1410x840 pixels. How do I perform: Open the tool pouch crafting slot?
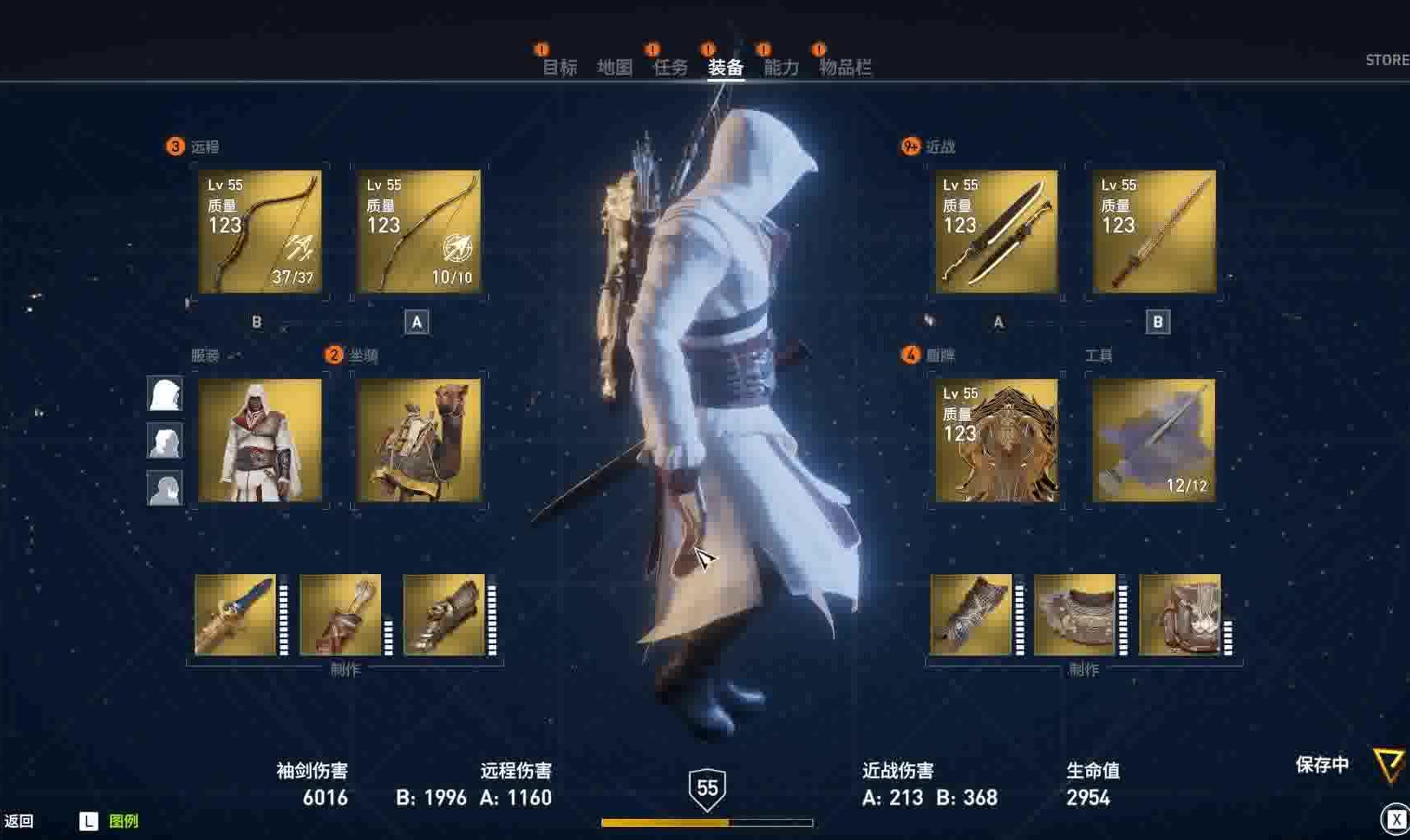[x=1180, y=615]
